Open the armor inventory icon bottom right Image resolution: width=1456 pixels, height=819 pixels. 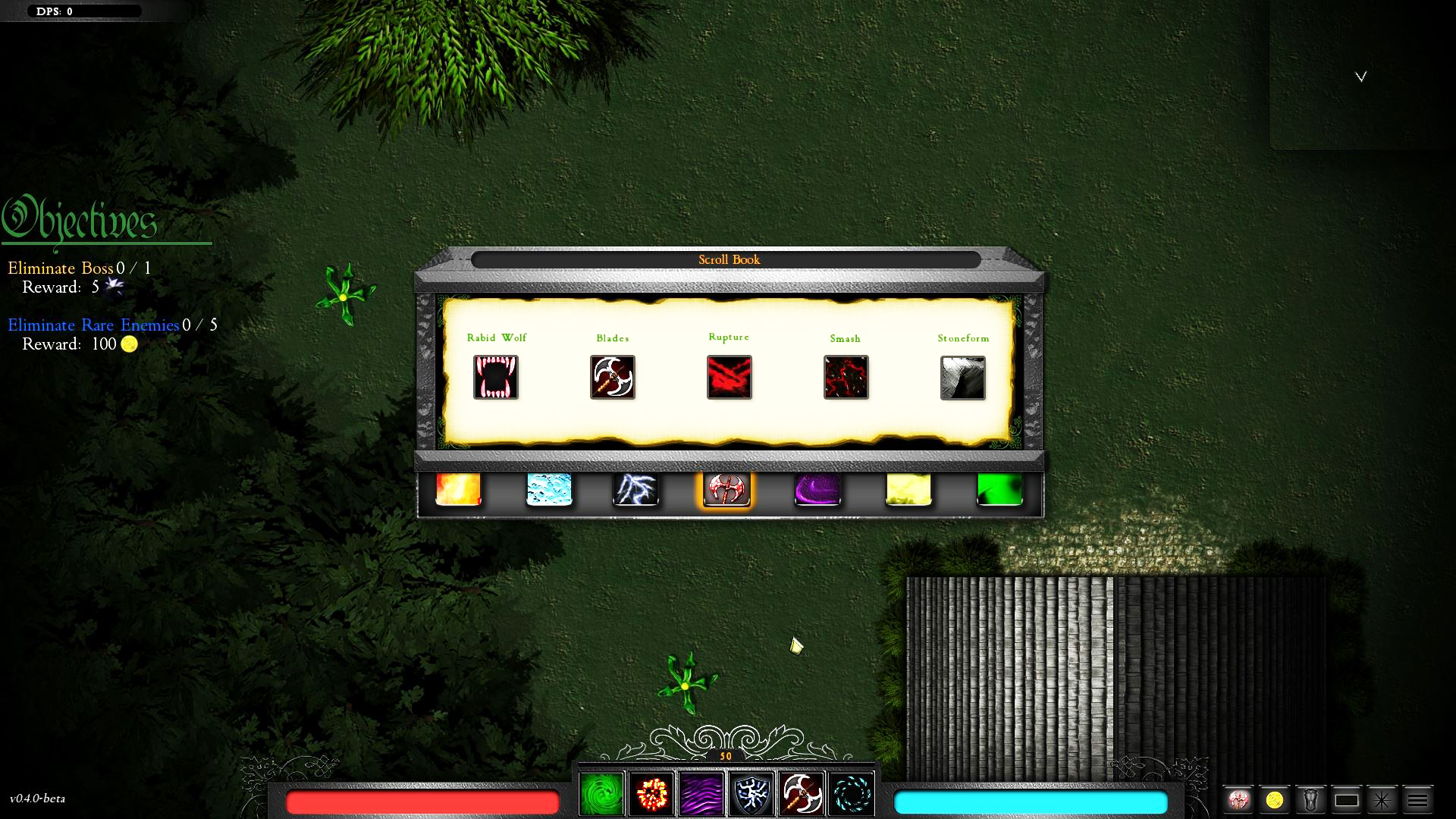1311,799
